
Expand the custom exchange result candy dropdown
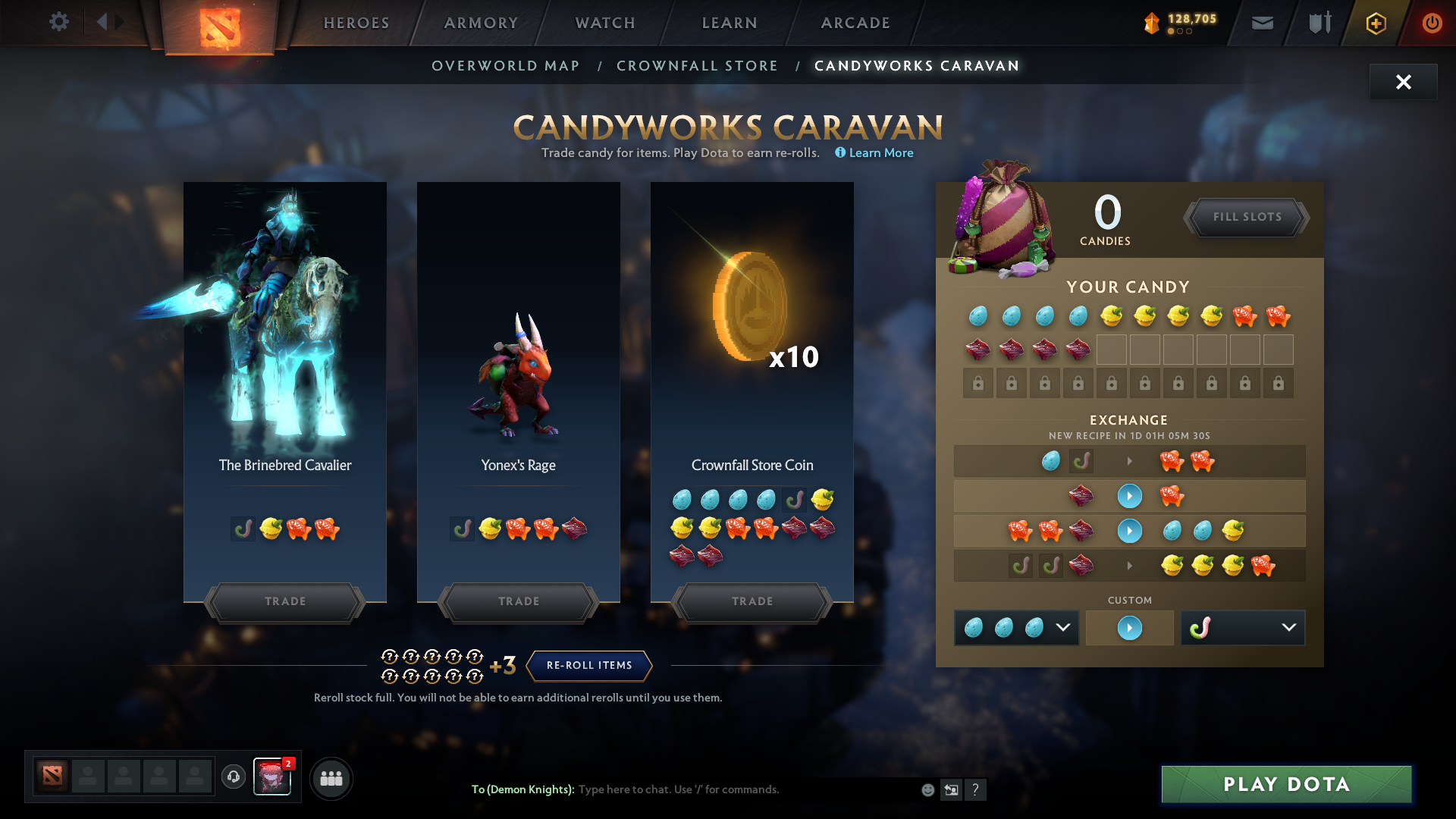[1289, 627]
